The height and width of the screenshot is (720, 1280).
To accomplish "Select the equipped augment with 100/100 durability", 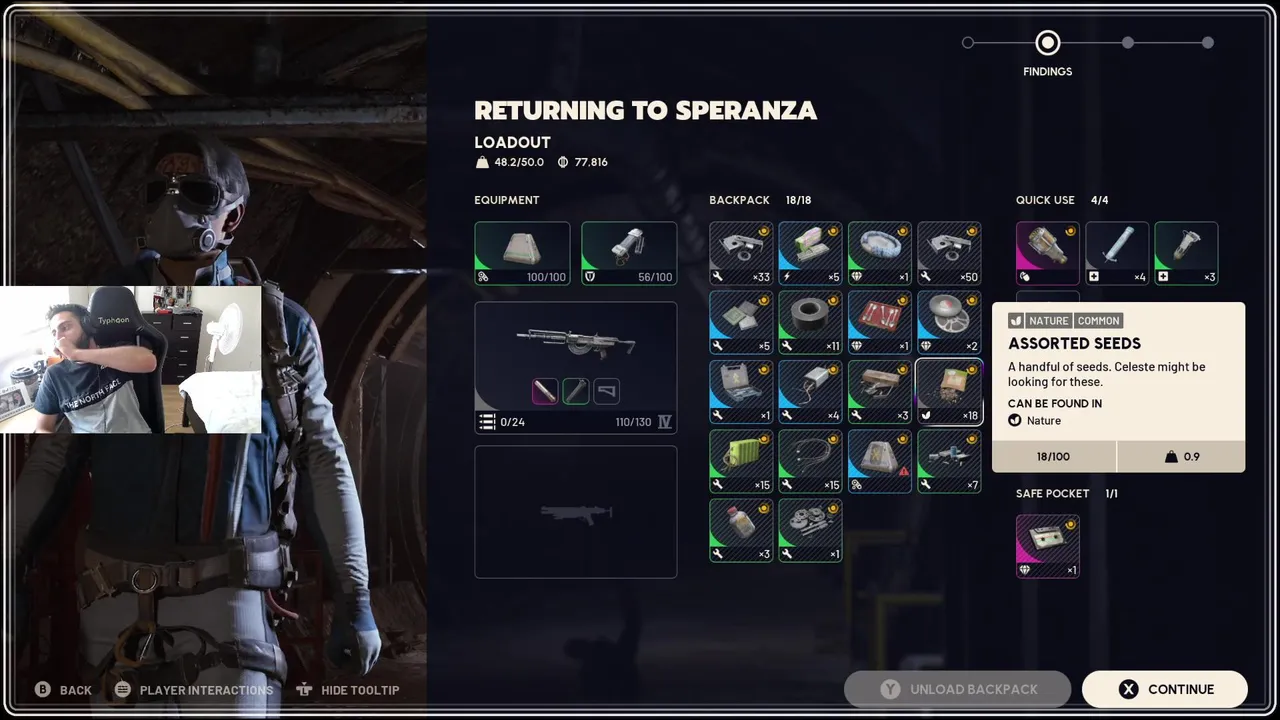I will pyautogui.click(x=522, y=253).
